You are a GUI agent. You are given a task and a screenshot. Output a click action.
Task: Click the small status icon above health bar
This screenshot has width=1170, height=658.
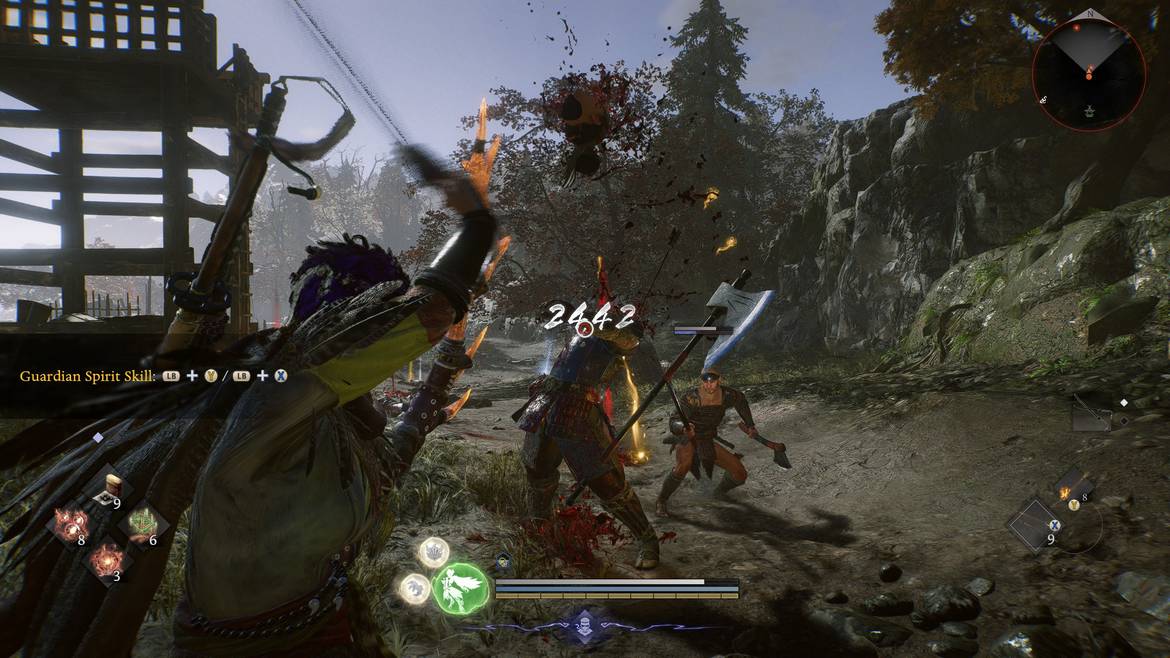click(504, 564)
